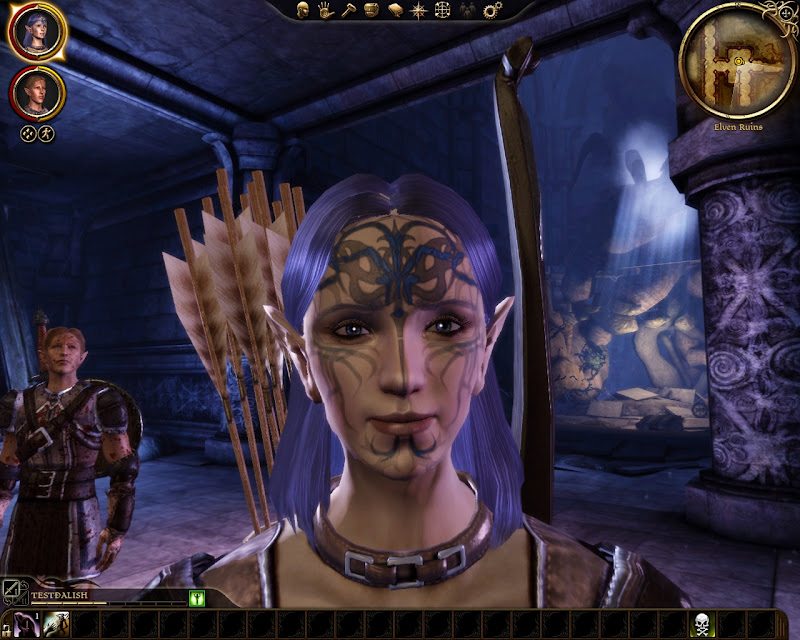Open the globe world map icon

[443, 10]
